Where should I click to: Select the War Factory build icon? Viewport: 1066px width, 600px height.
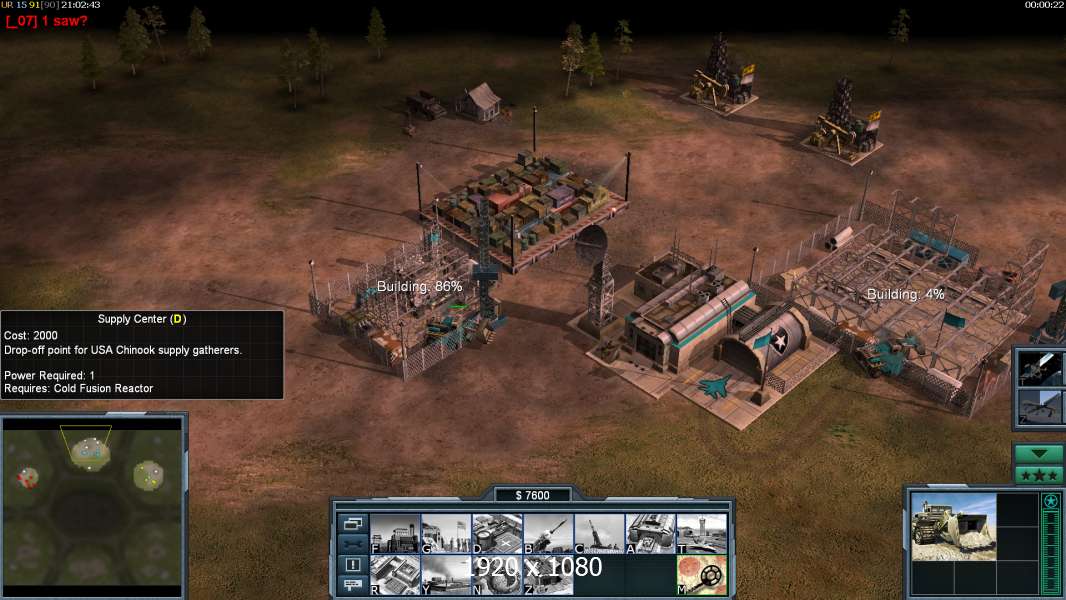point(650,534)
